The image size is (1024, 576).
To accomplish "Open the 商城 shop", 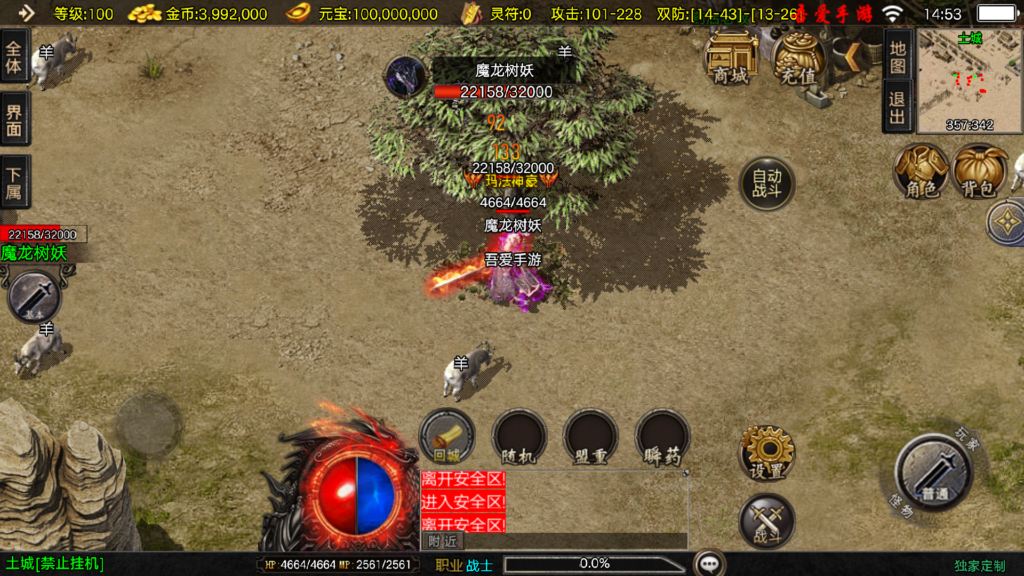I will tap(731, 57).
